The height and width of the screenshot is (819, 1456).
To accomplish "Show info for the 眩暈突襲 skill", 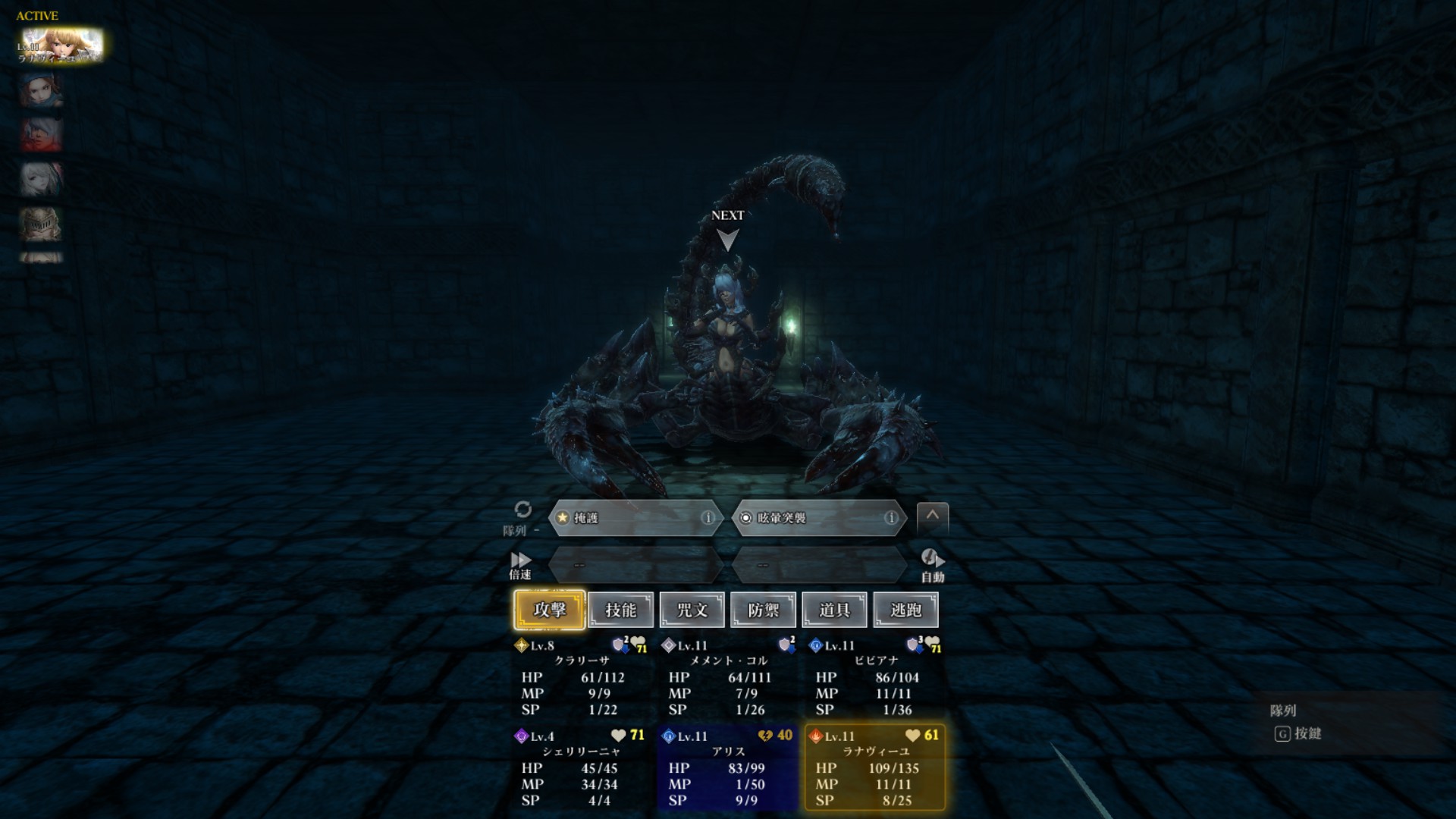I will pos(891,518).
